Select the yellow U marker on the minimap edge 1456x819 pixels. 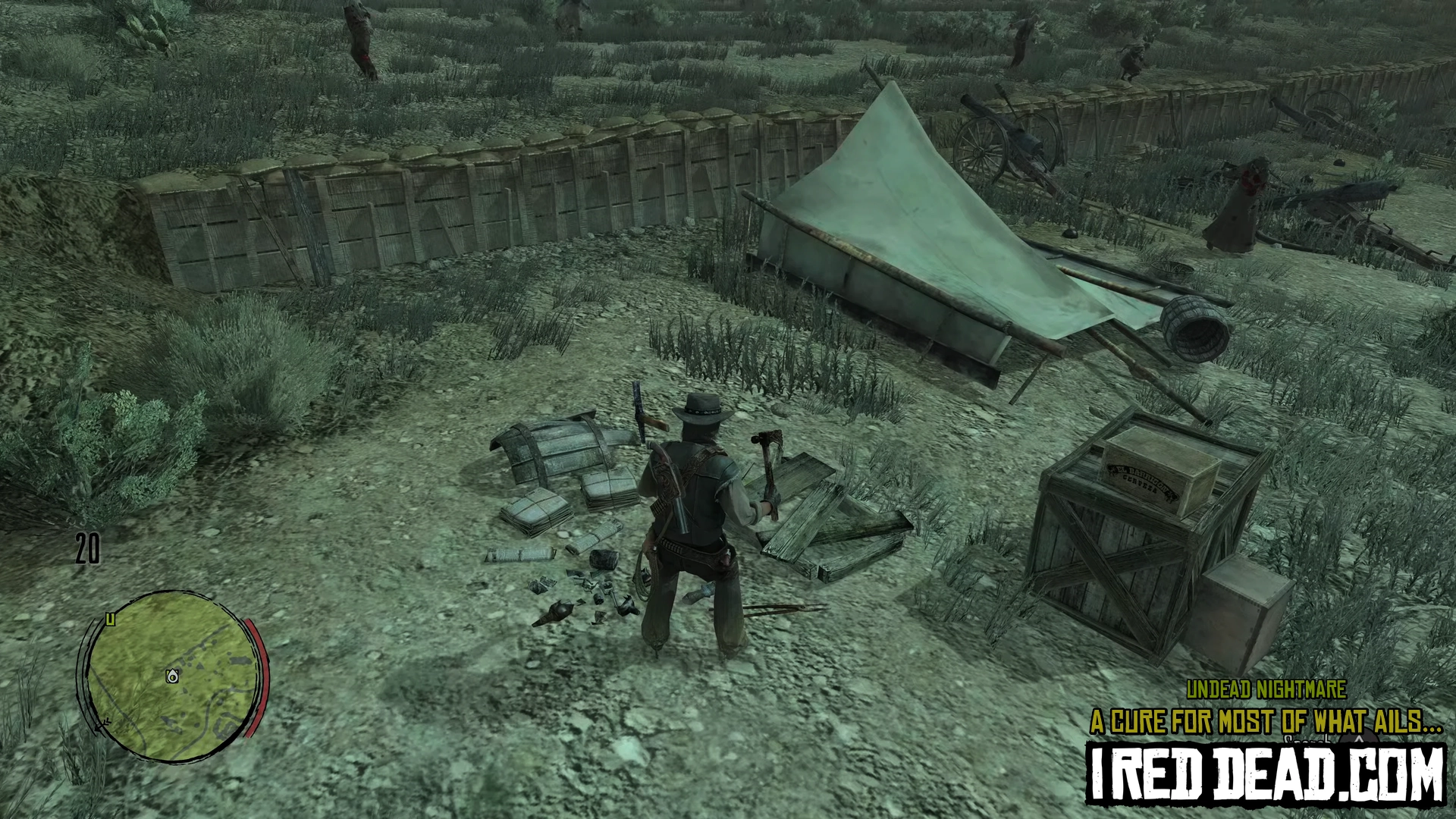pos(111,619)
